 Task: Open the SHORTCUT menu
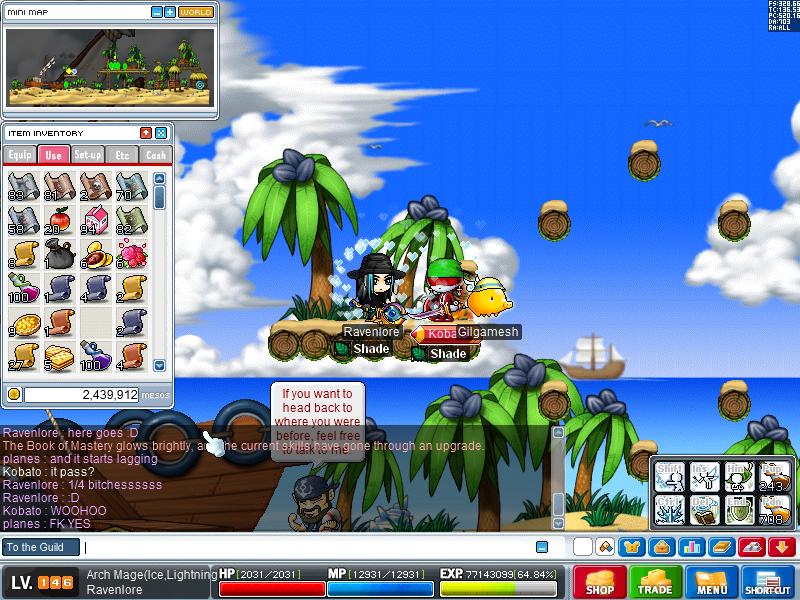coord(768,582)
